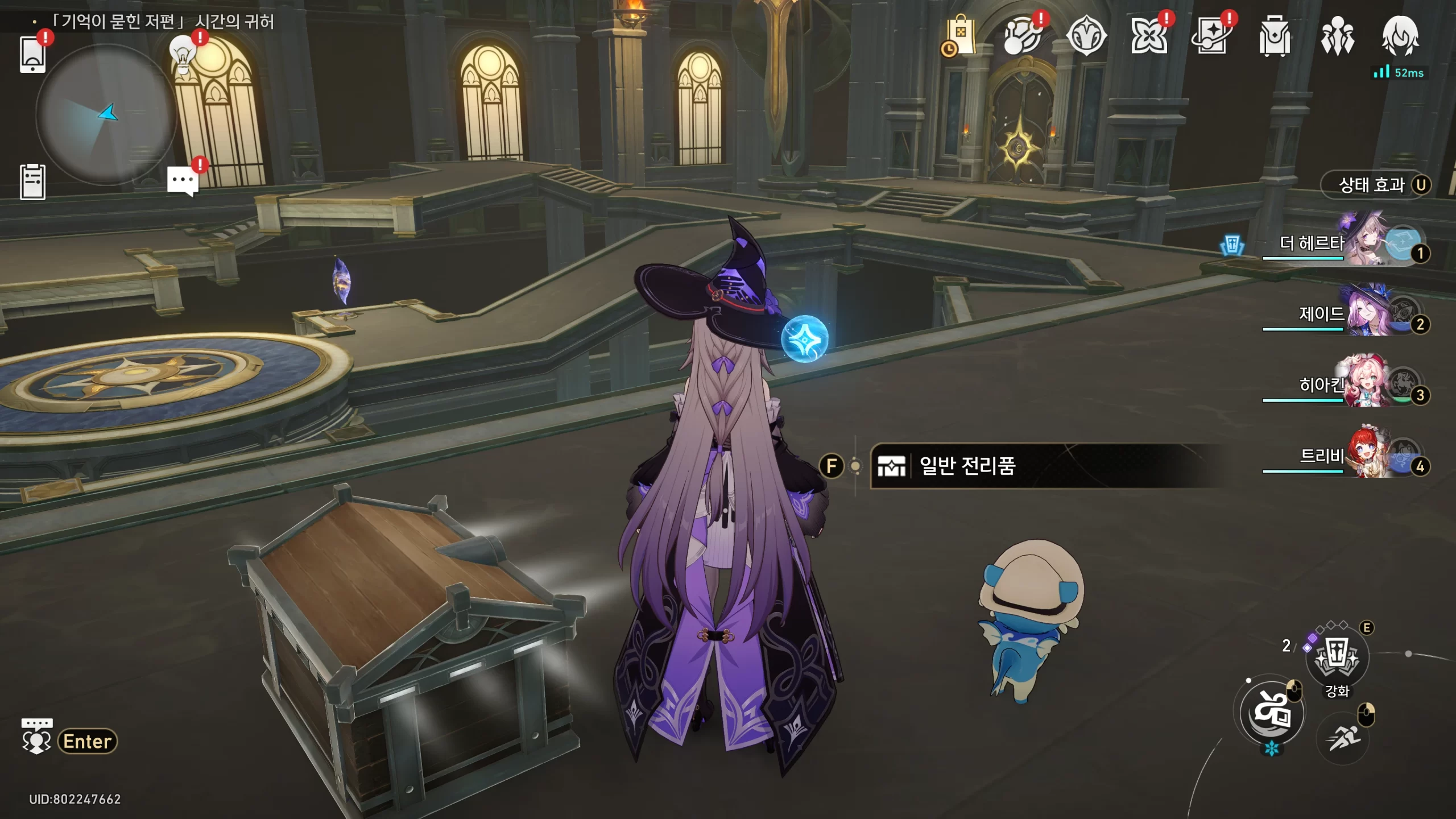The width and height of the screenshot is (1456, 819).
Task: Open the star card warp icon
Action: click(x=1211, y=36)
